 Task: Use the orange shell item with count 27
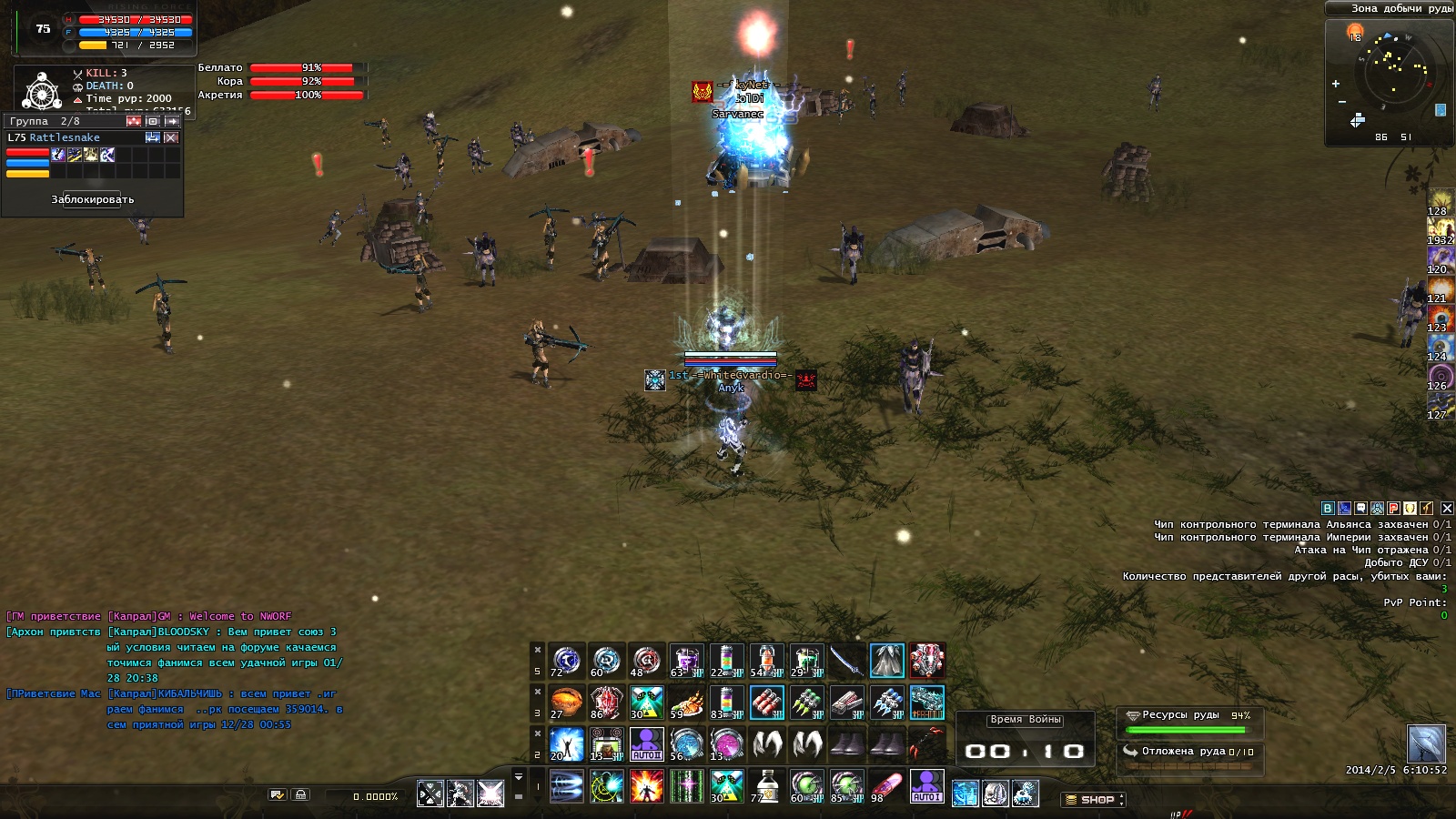click(566, 703)
